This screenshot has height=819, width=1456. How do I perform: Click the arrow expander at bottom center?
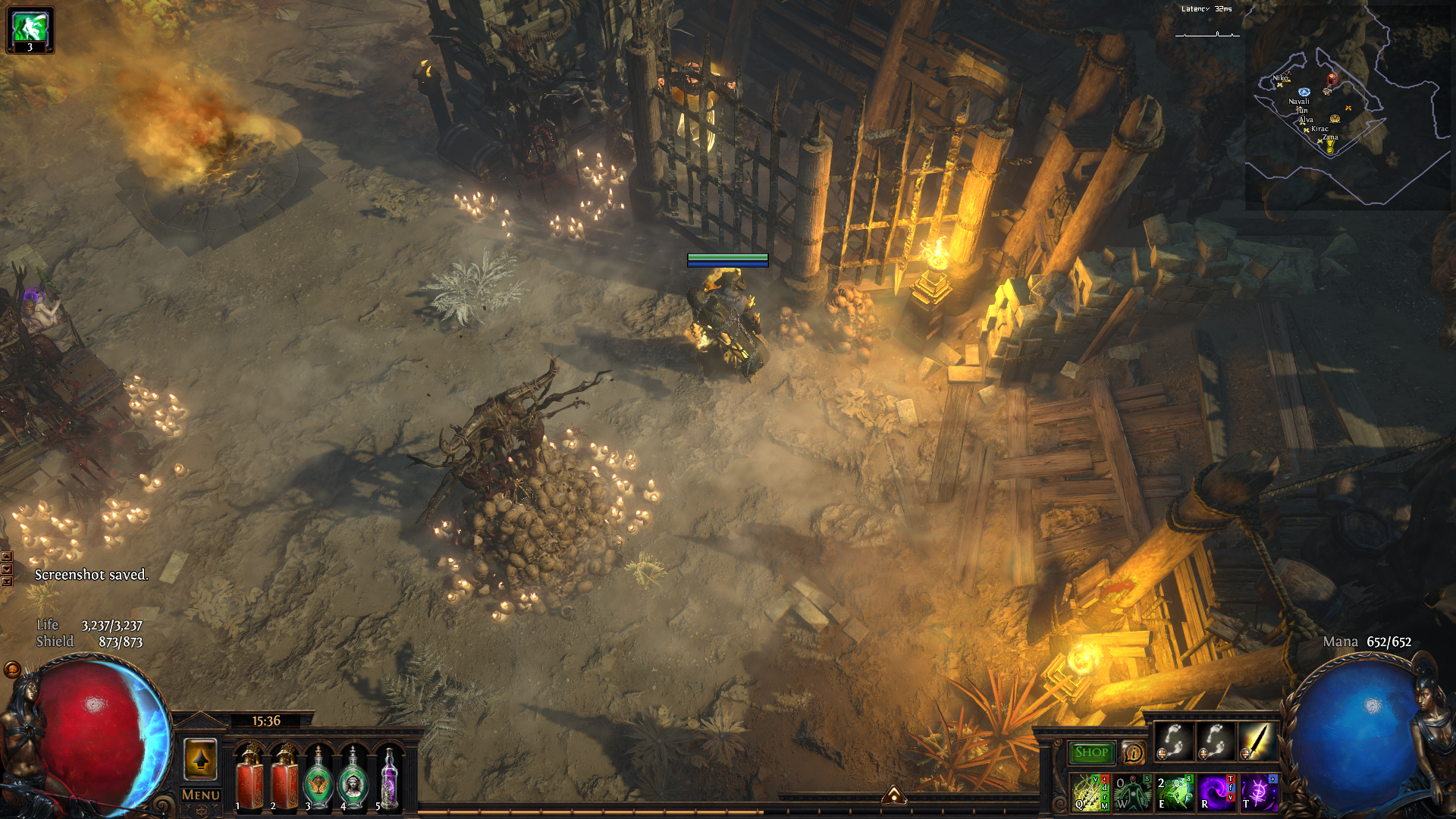click(894, 794)
